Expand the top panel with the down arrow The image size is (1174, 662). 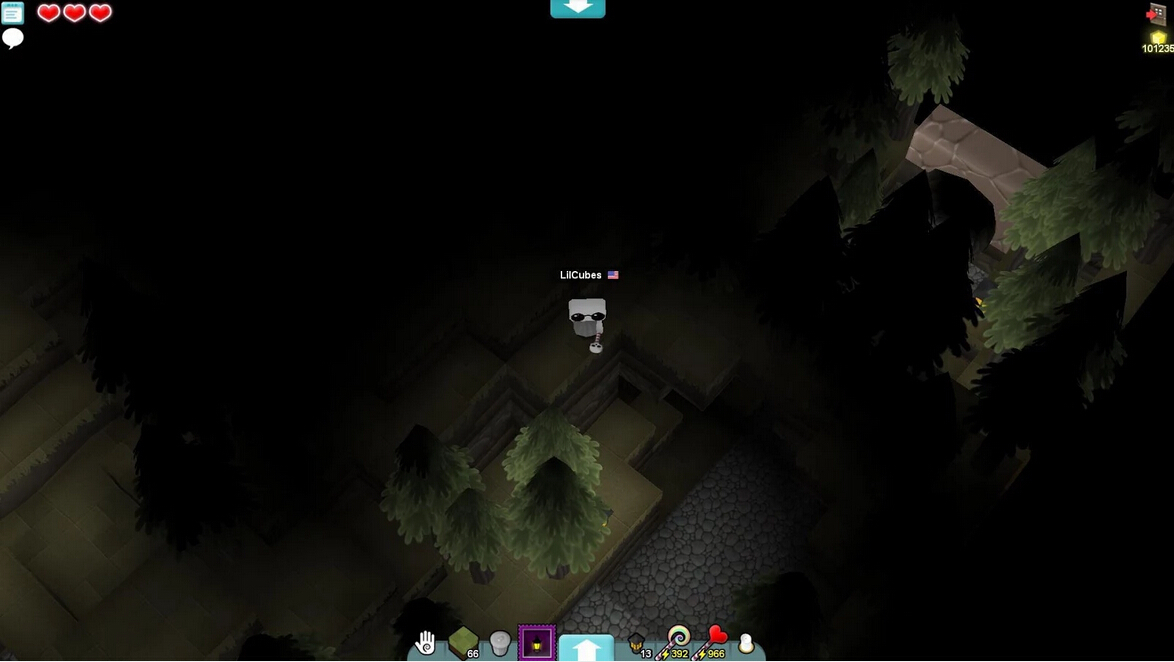[x=577, y=8]
